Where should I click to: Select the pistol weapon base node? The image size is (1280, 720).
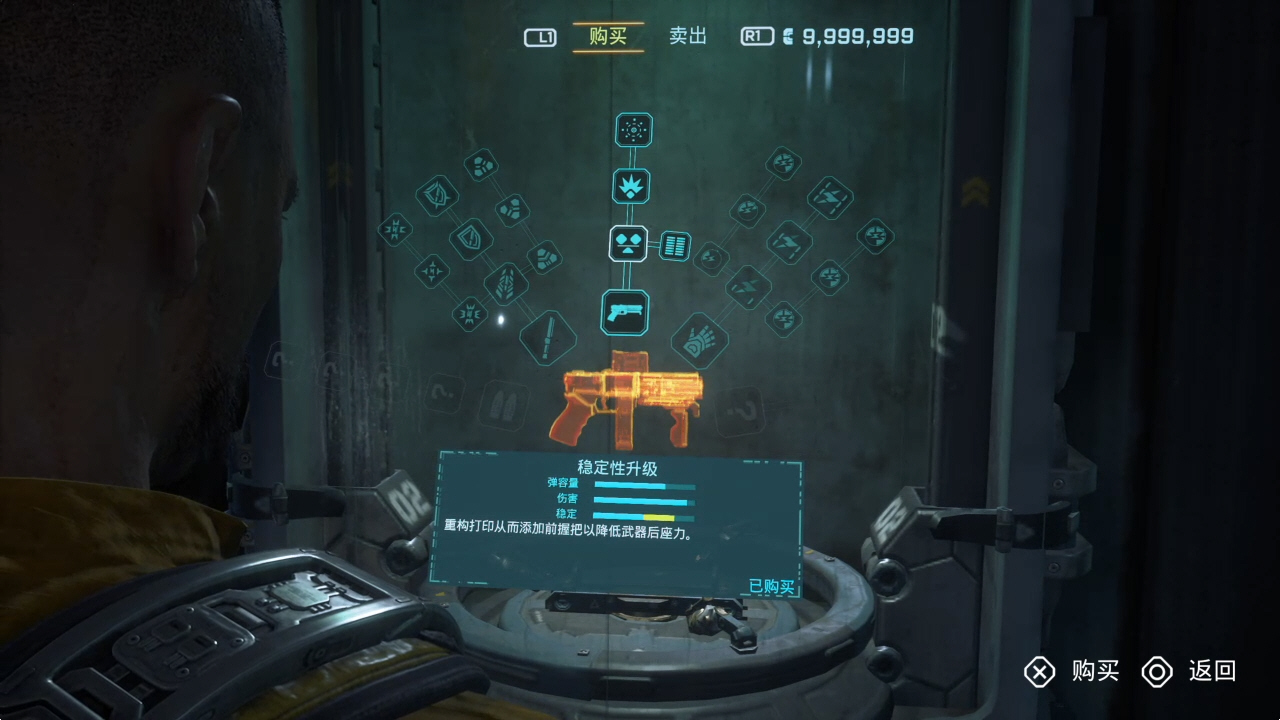click(625, 312)
